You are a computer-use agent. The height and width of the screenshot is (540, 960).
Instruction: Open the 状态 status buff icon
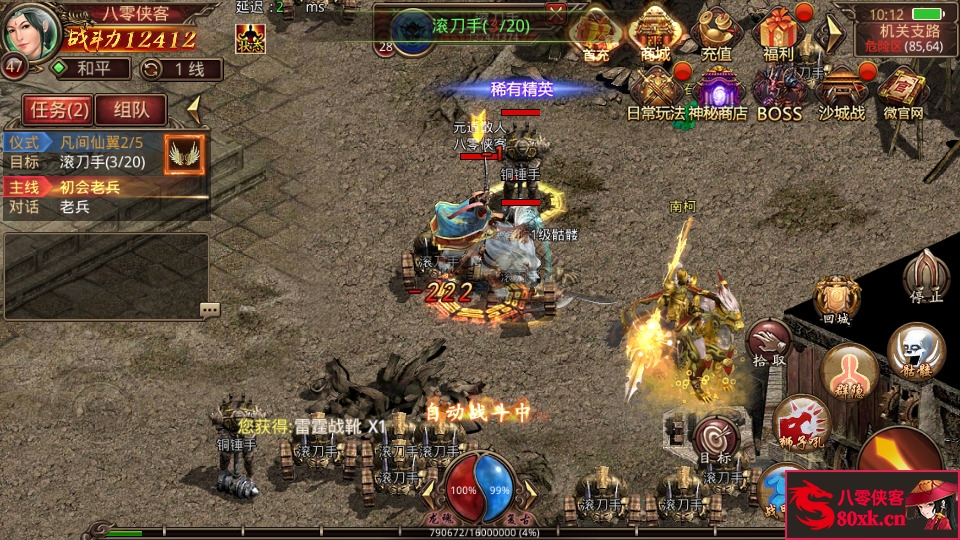click(x=249, y=39)
